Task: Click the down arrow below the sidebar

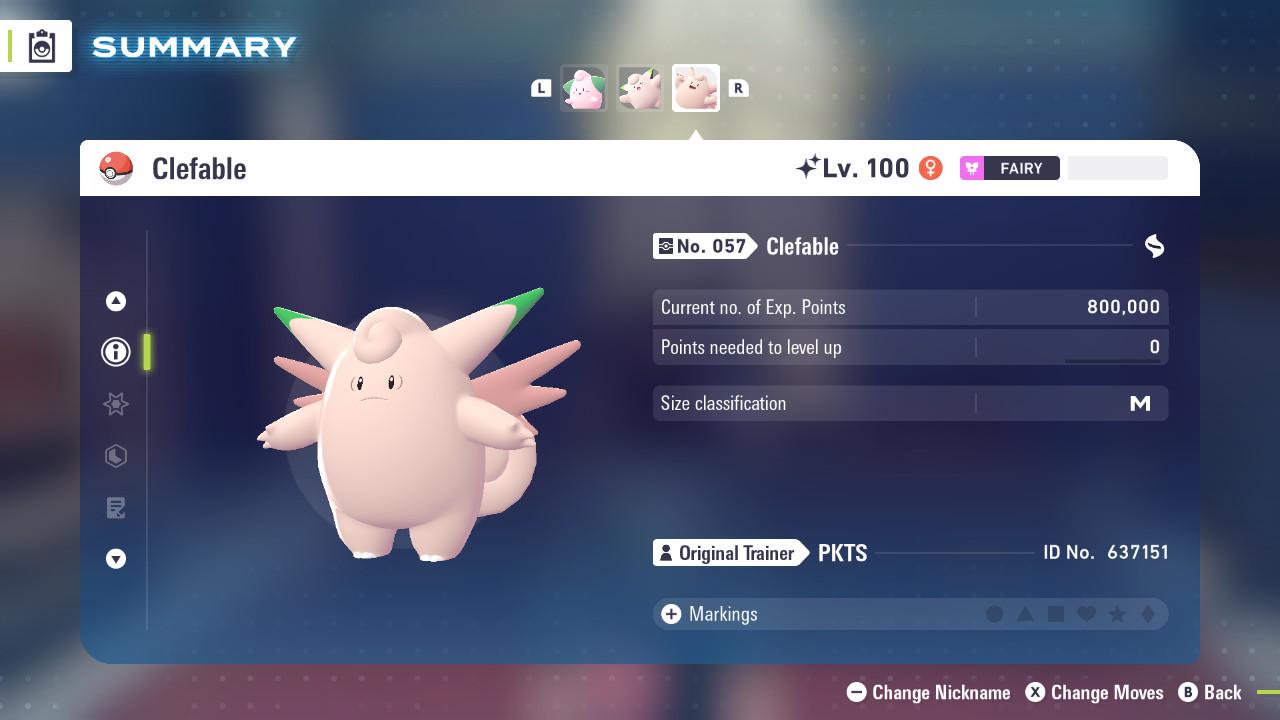Action: click(115, 559)
